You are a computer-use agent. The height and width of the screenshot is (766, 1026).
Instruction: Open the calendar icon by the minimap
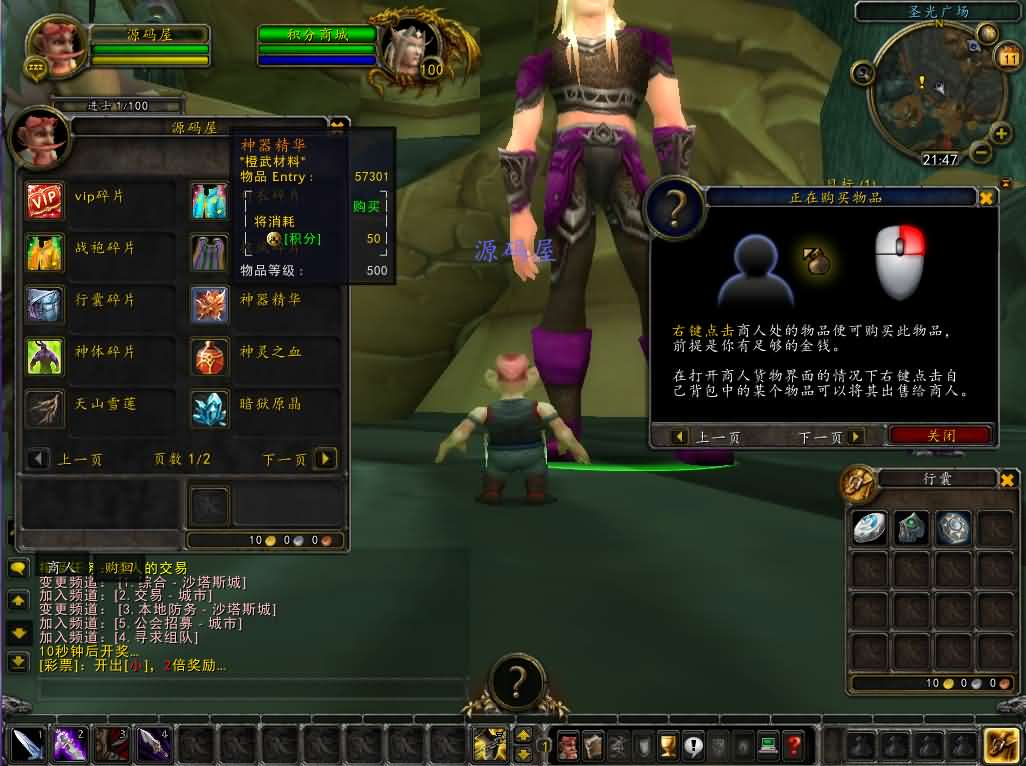(x=1008, y=58)
